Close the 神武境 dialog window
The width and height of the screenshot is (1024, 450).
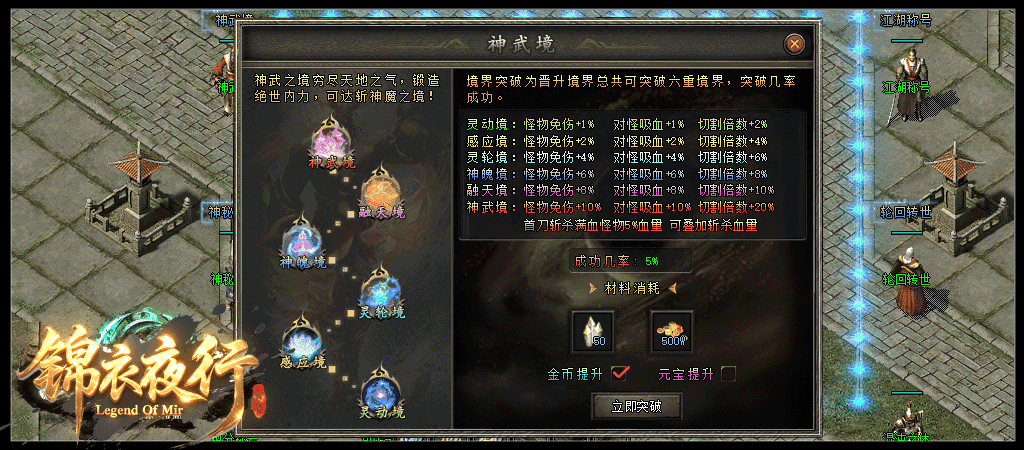794,44
